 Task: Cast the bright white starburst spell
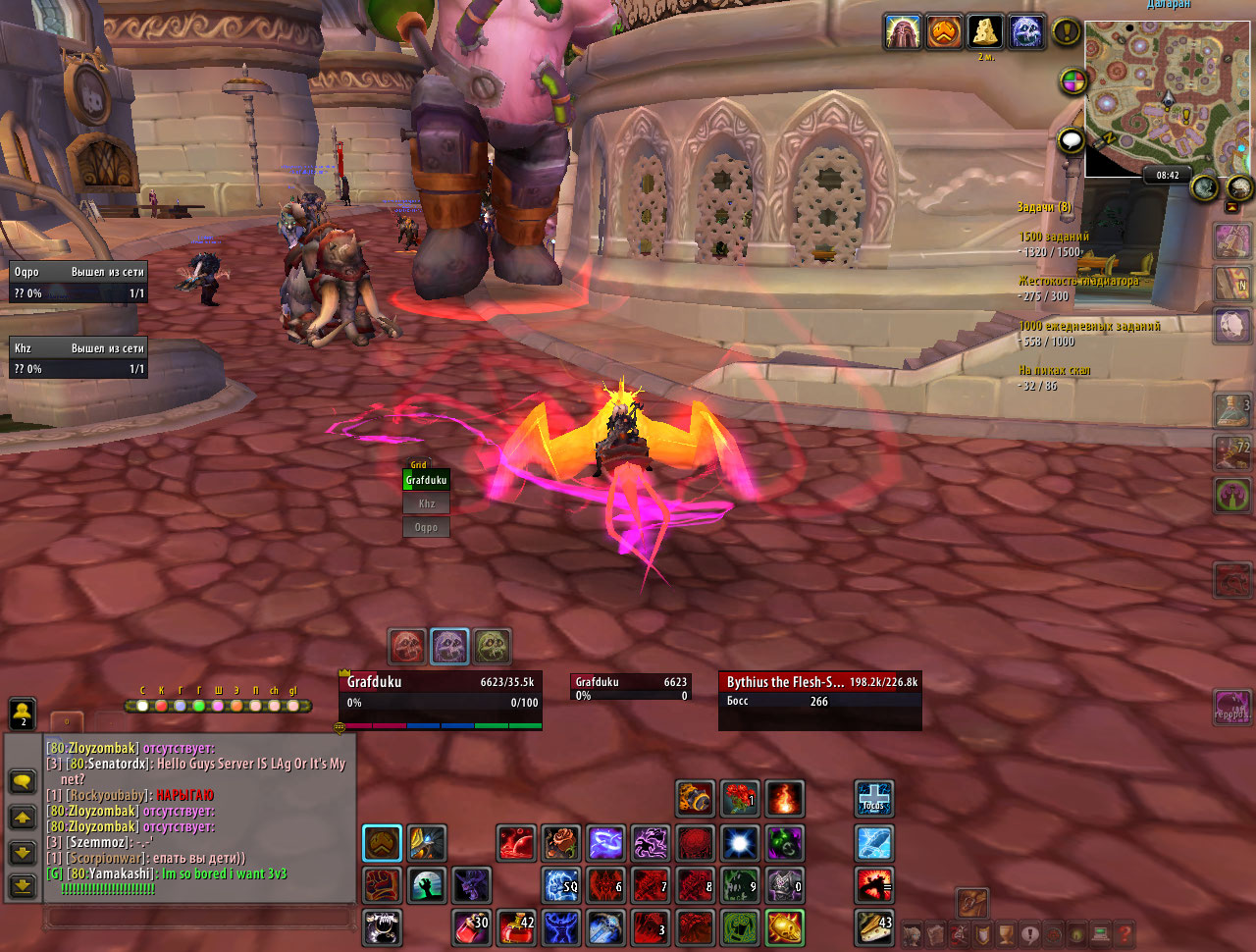pos(741,842)
